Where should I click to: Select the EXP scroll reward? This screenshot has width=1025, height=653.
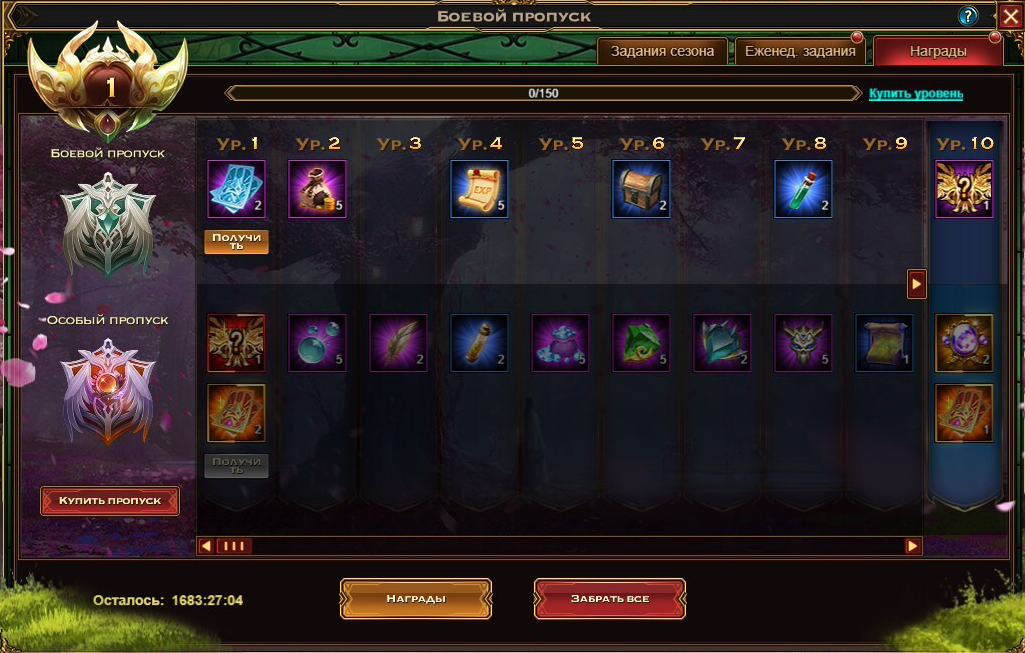479,189
